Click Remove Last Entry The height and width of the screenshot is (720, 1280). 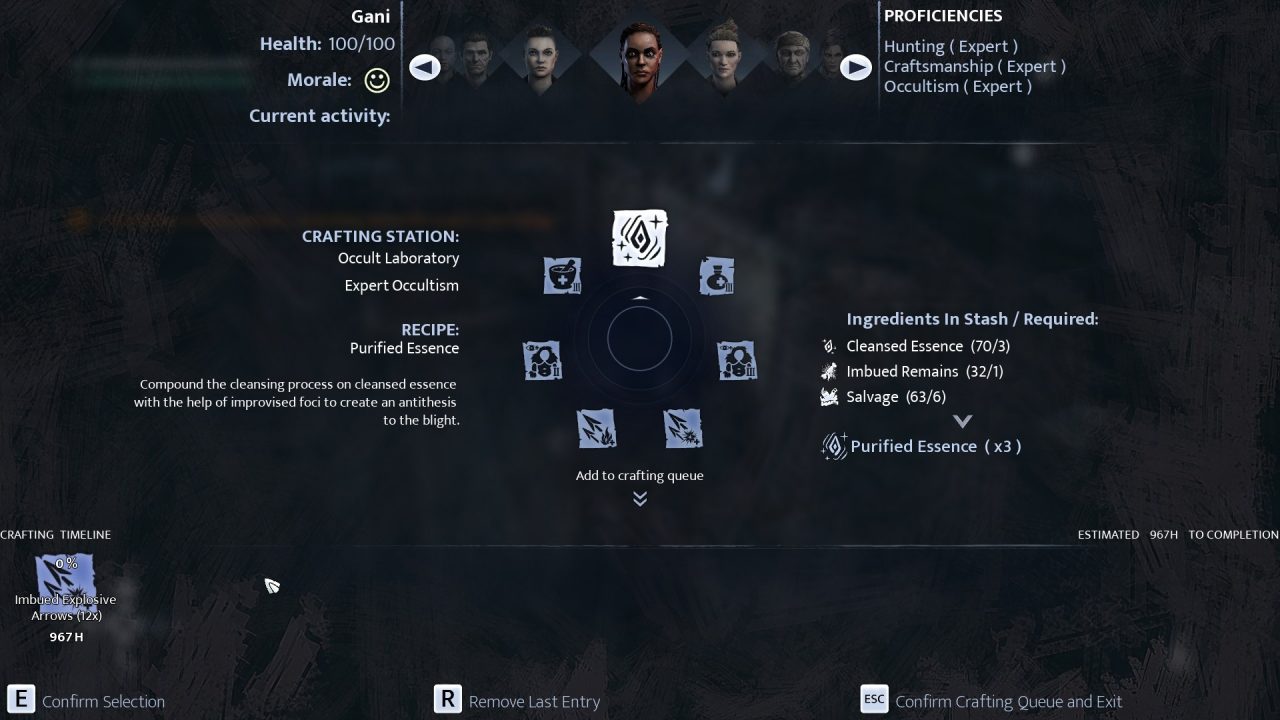coord(534,701)
